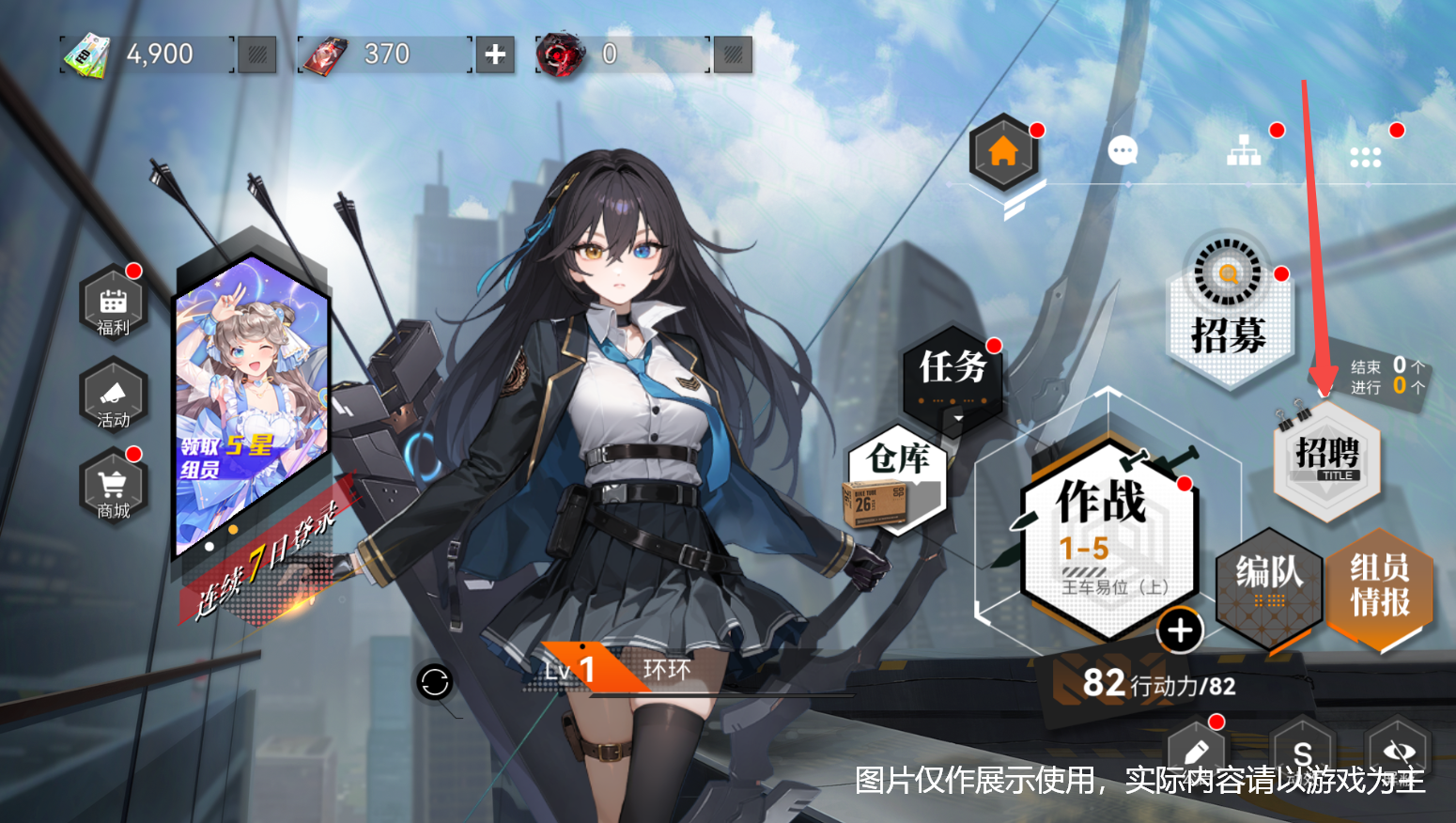The height and width of the screenshot is (823, 1456).
Task: Open the chat bubble icon
Action: (x=1122, y=151)
